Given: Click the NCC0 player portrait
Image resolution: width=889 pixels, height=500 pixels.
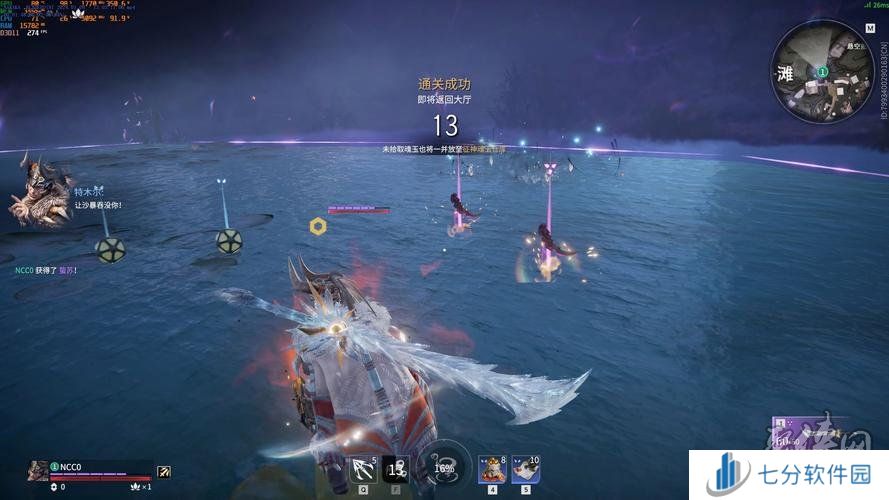Looking at the screenshot, I should 38,470.
